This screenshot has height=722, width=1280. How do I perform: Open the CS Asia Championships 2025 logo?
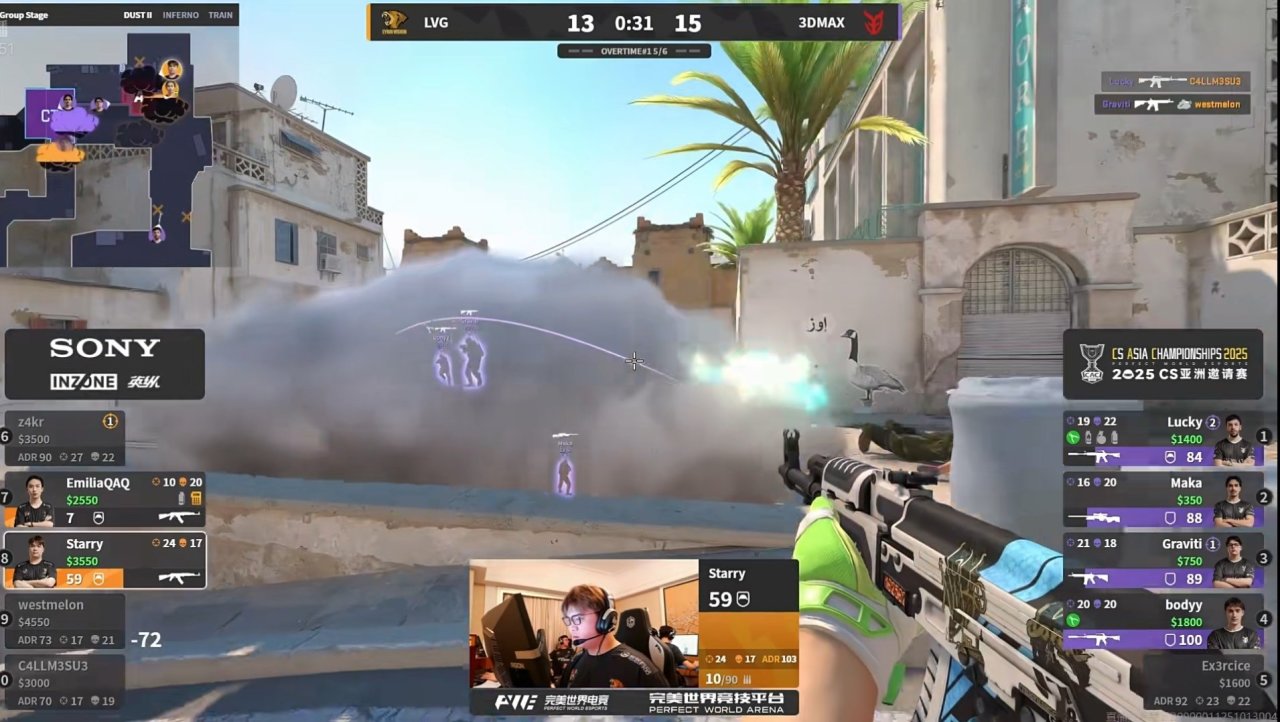tap(1162, 364)
